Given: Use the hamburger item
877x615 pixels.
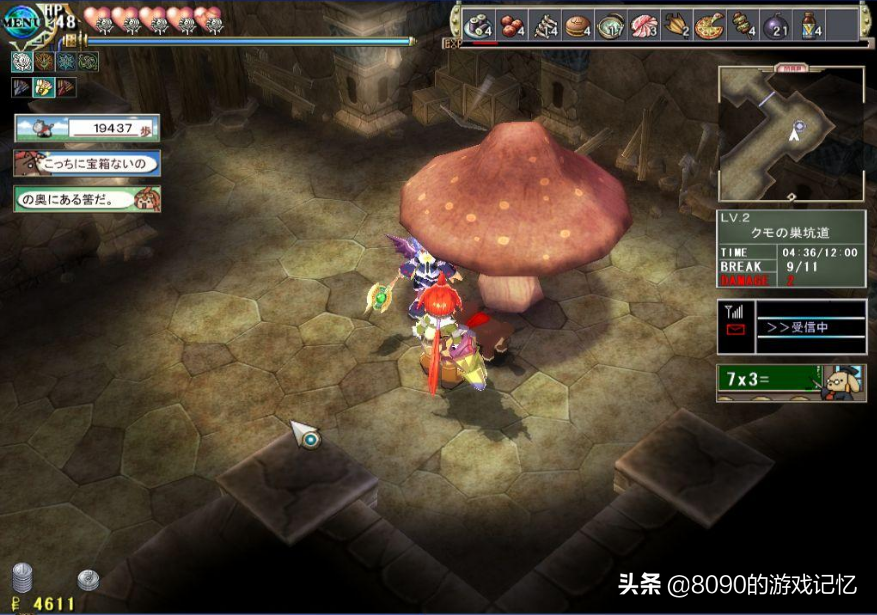Looking at the screenshot, I should 578,26.
